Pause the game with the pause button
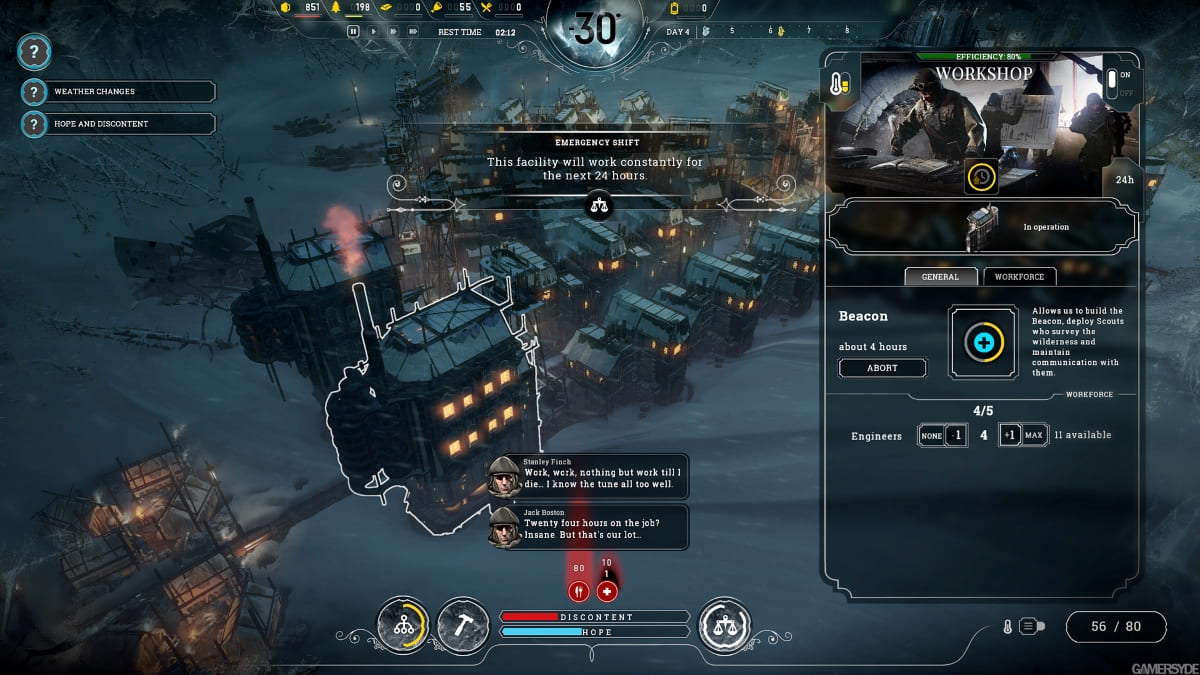 tap(353, 31)
